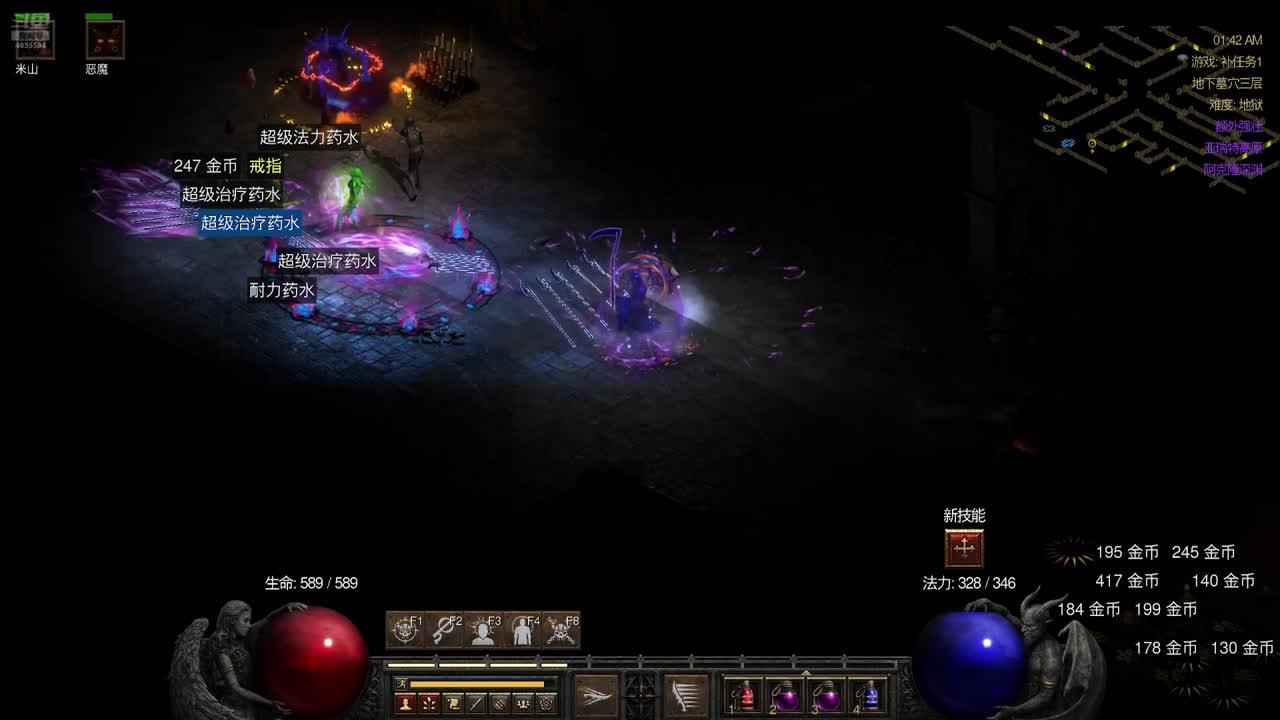1280x720 pixels.
Task: Activate the F1 skull skill shortcut
Action: pos(405,630)
